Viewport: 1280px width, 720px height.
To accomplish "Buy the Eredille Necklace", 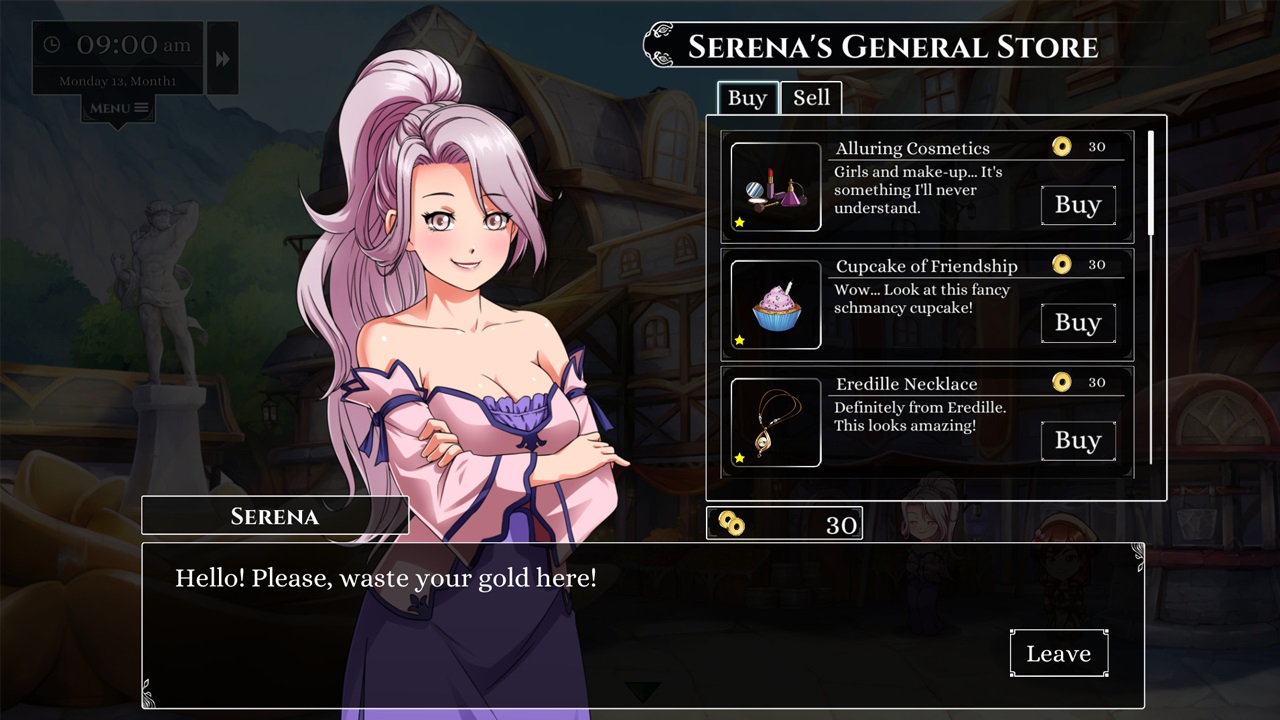I will point(1078,441).
